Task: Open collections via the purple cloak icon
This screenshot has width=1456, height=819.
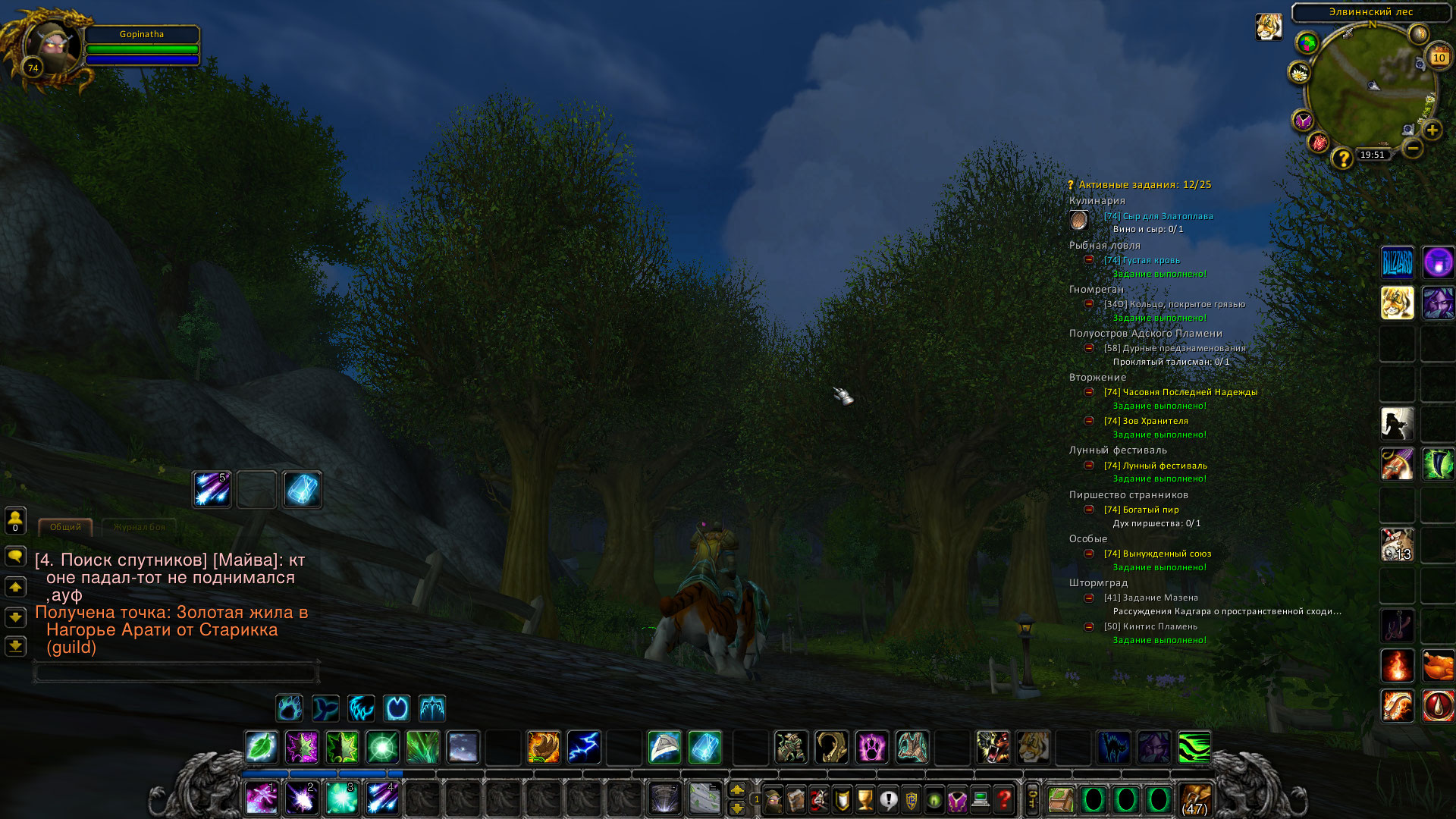Action: 957,800
